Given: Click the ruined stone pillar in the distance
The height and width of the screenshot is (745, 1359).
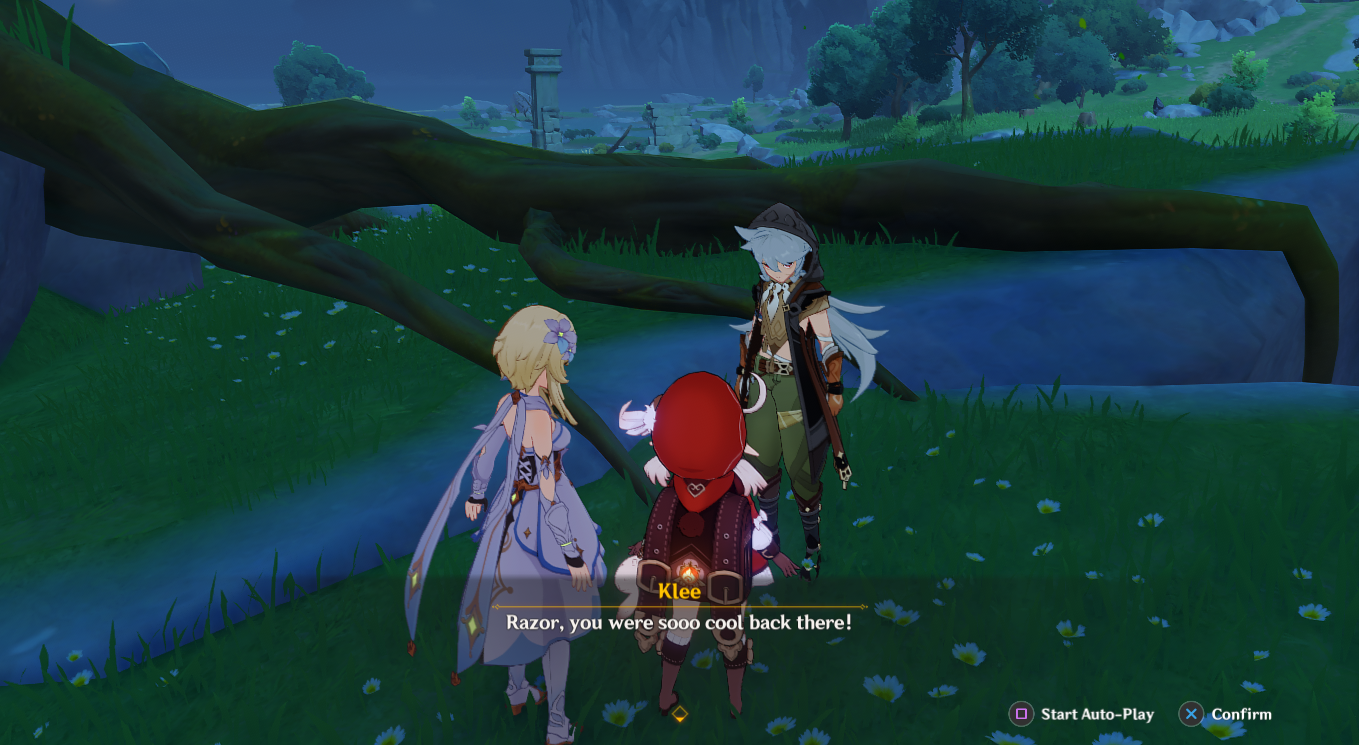Looking at the screenshot, I should [x=545, y=80].
